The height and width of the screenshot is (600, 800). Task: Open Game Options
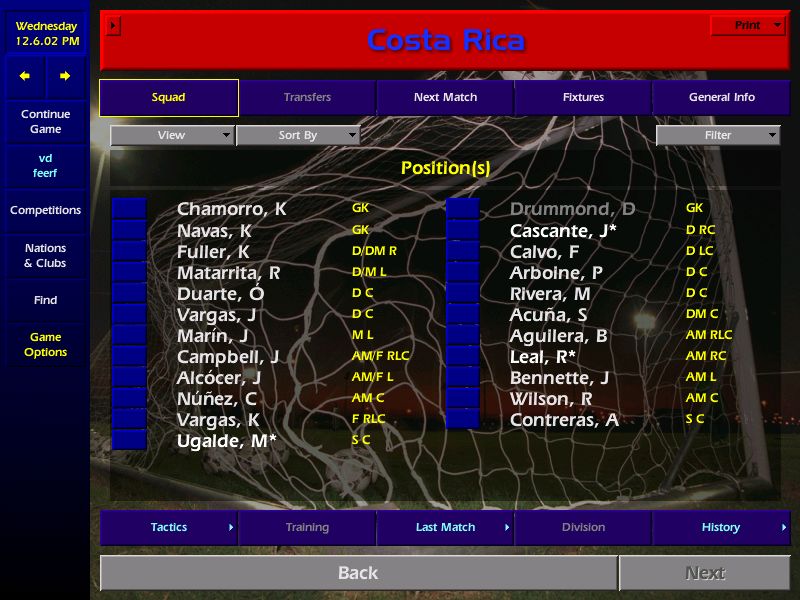pos(45,344)
